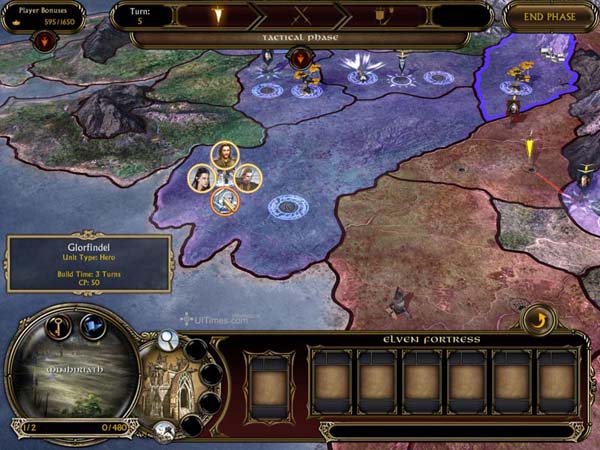Image resolution: width=600 pixels, height=450 pixels.
Task: Select the crossed swords phase tab
Action: coord(300,16)
